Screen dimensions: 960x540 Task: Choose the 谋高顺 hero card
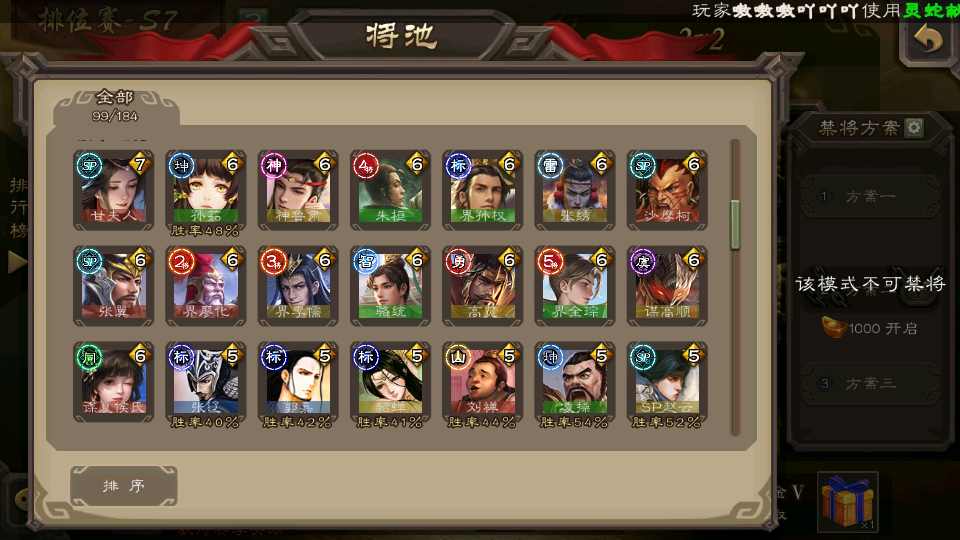(x=666, y=286)
